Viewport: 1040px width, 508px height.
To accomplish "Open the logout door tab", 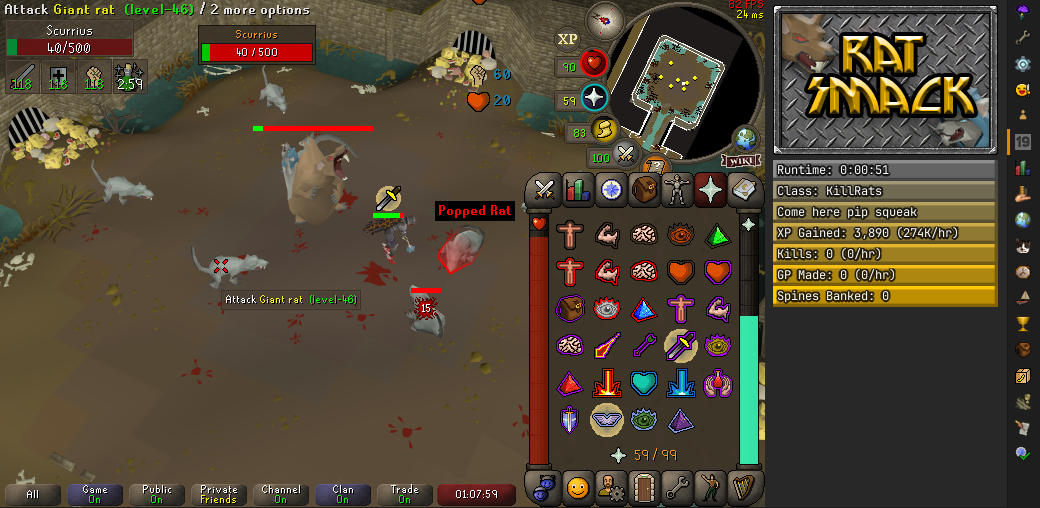I will point(645,488).
